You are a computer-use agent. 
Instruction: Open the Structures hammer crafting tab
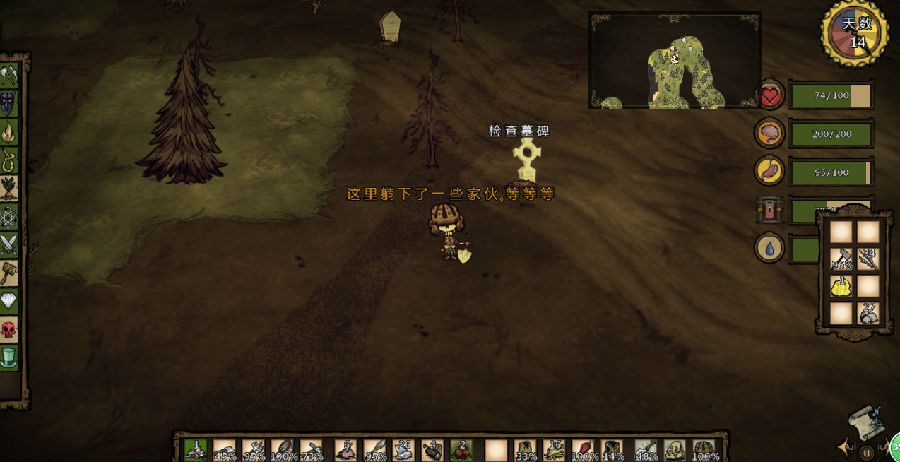(9, 272)
